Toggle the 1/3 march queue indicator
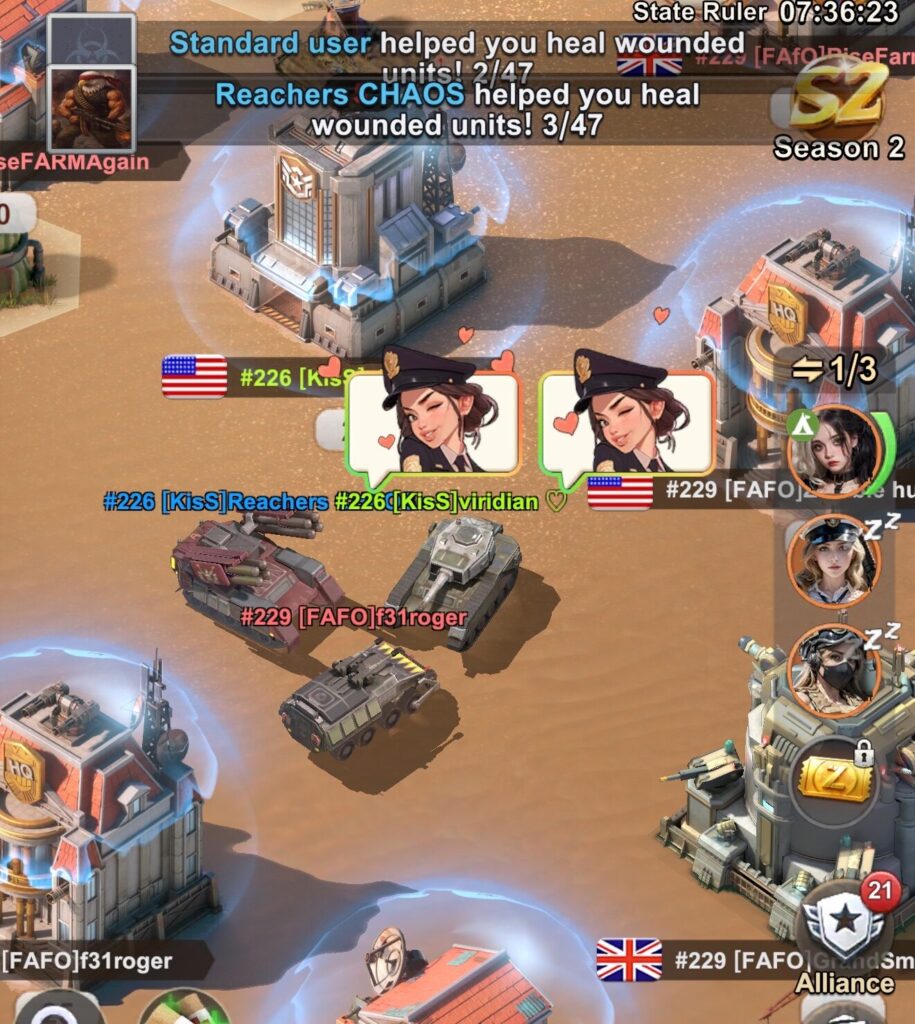 pos(833,370)
